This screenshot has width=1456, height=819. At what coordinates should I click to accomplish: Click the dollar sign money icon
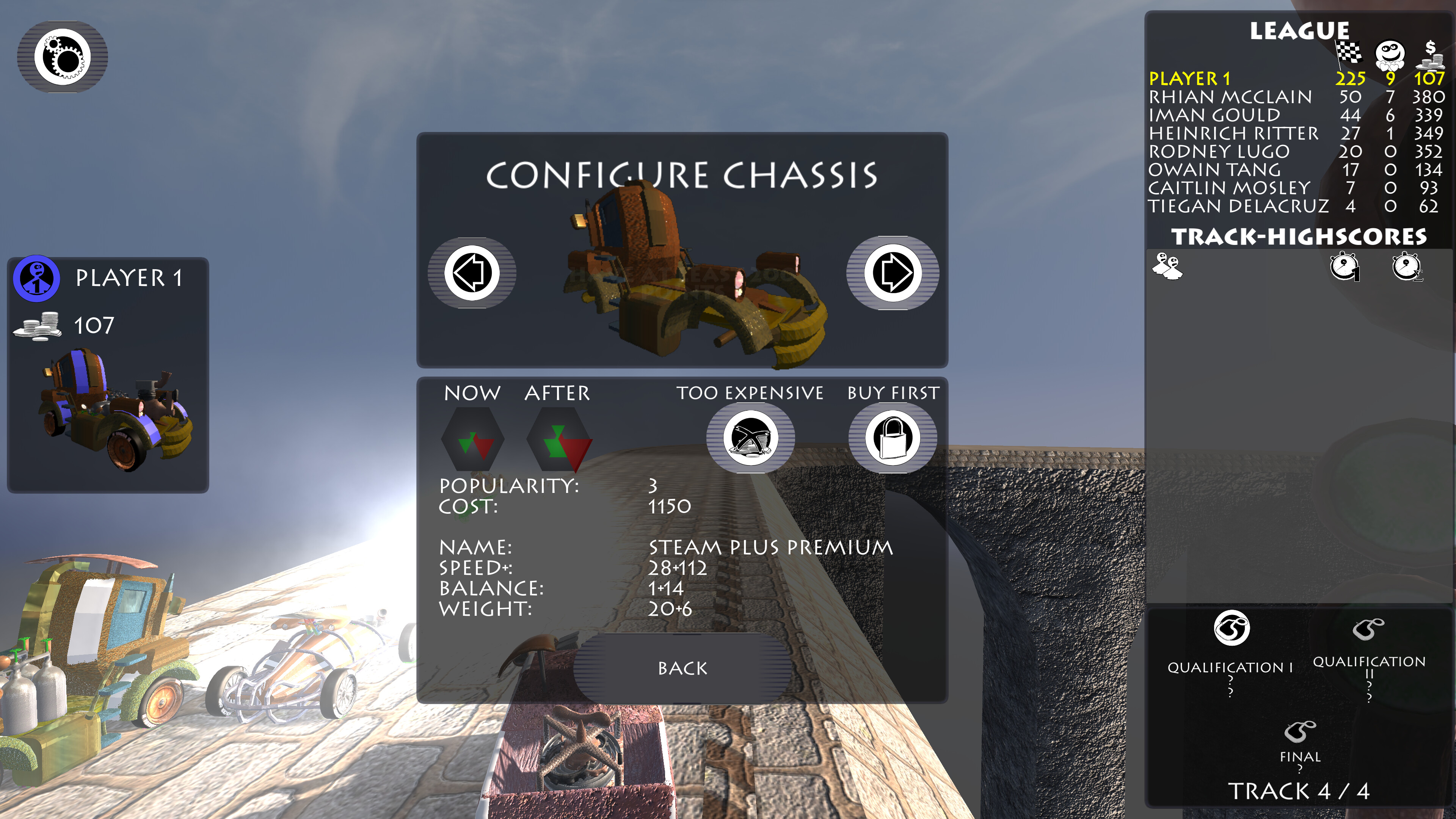1431,54
